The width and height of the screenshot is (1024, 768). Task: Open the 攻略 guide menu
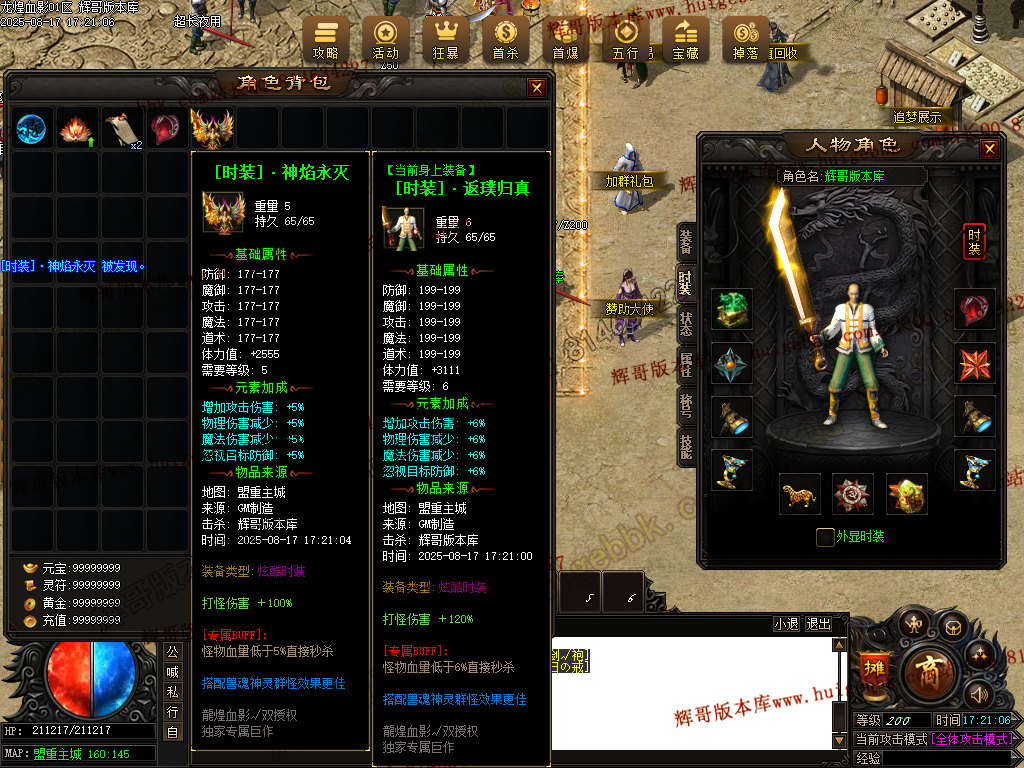pos(326,37)
